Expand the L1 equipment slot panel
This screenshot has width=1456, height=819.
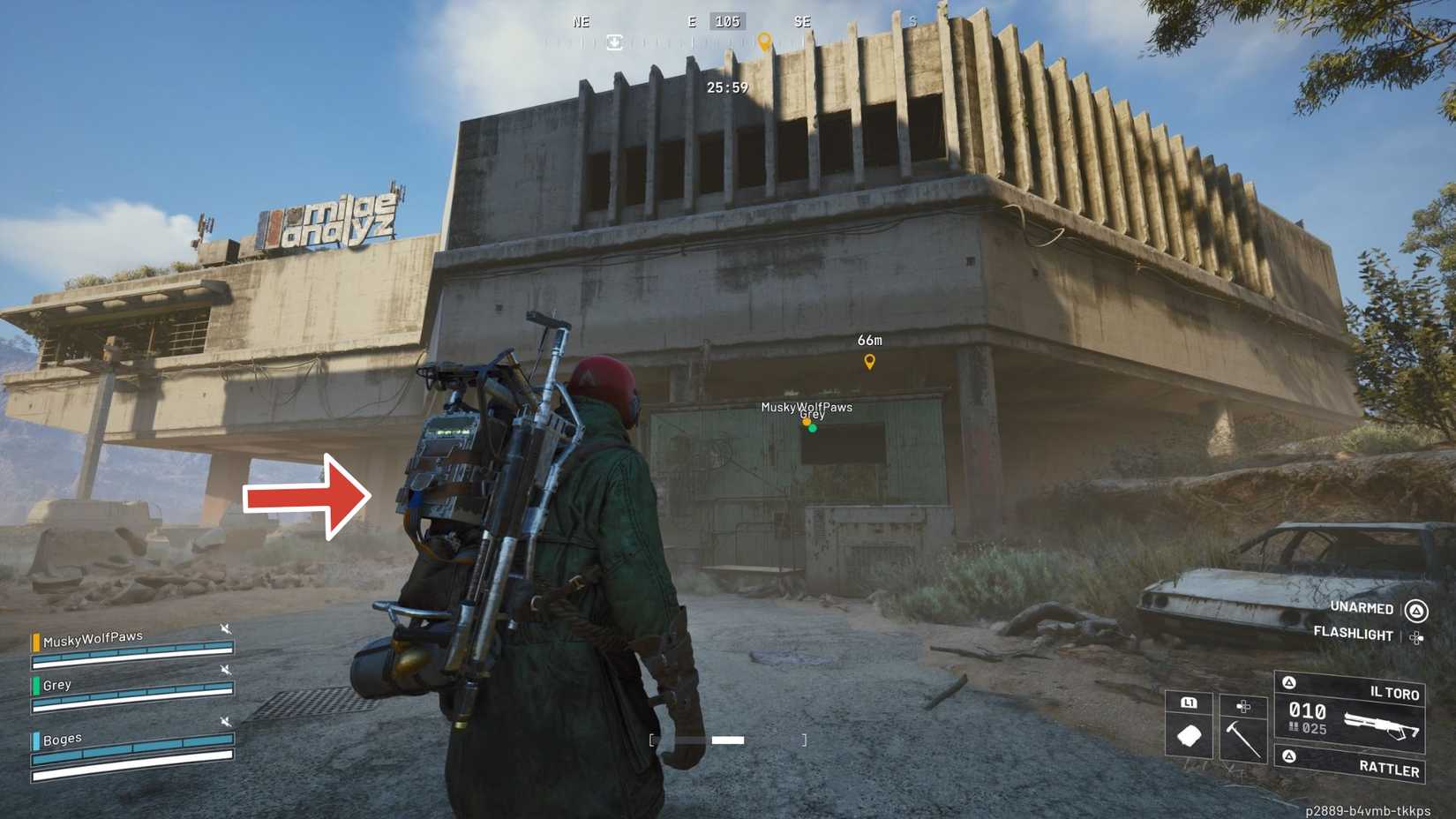[1188, 703]
